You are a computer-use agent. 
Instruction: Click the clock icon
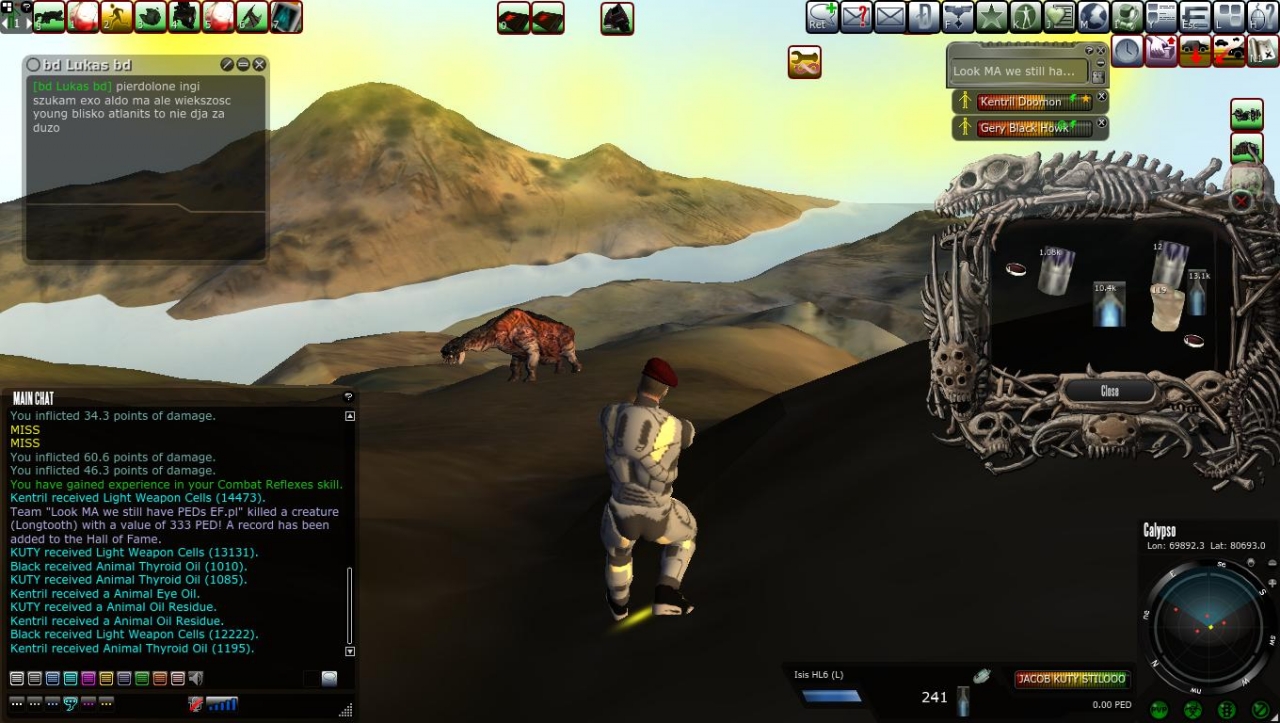point(1127,51)
